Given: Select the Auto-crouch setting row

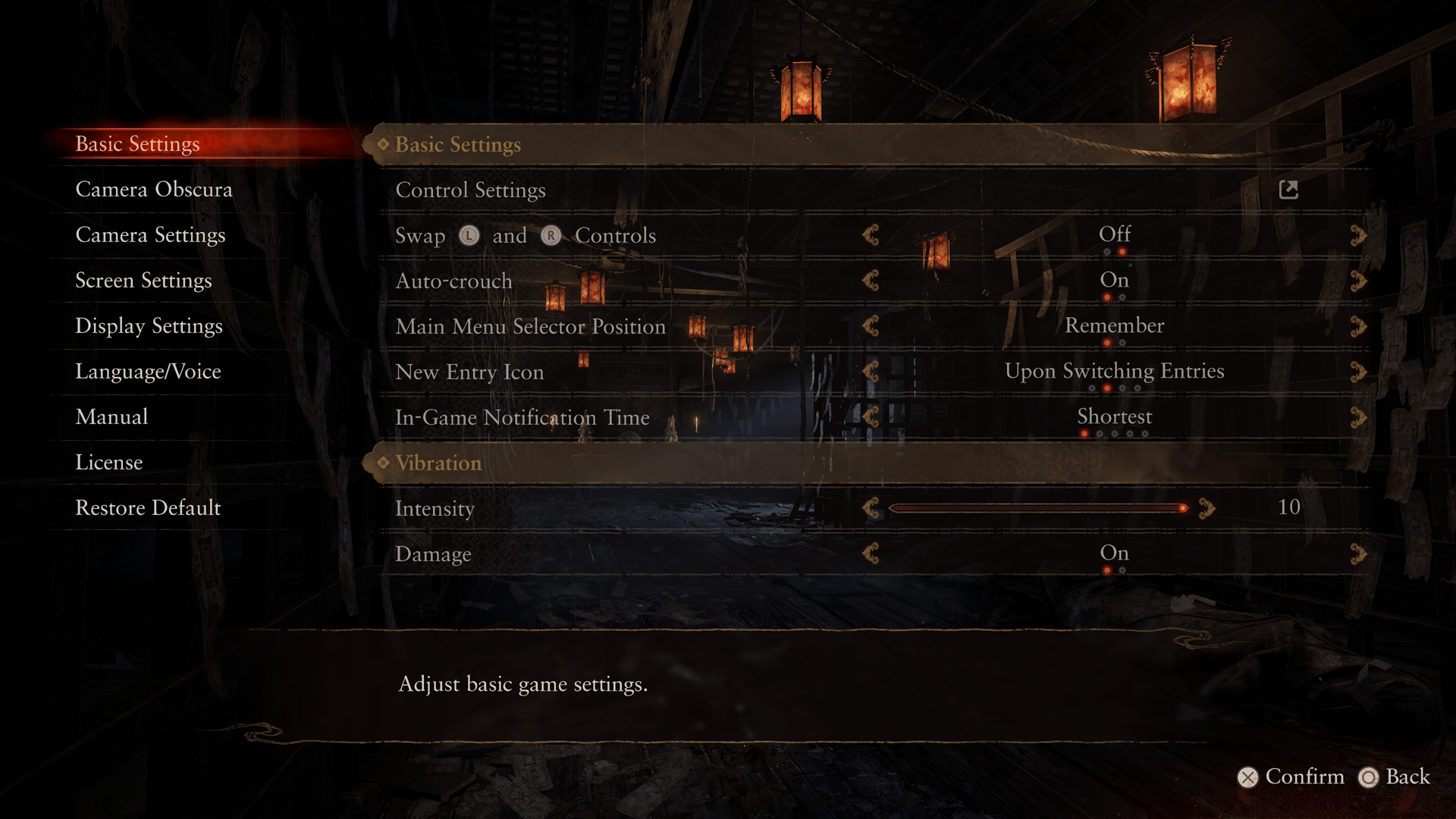Looking at the screenshot, I should (453, 281).
